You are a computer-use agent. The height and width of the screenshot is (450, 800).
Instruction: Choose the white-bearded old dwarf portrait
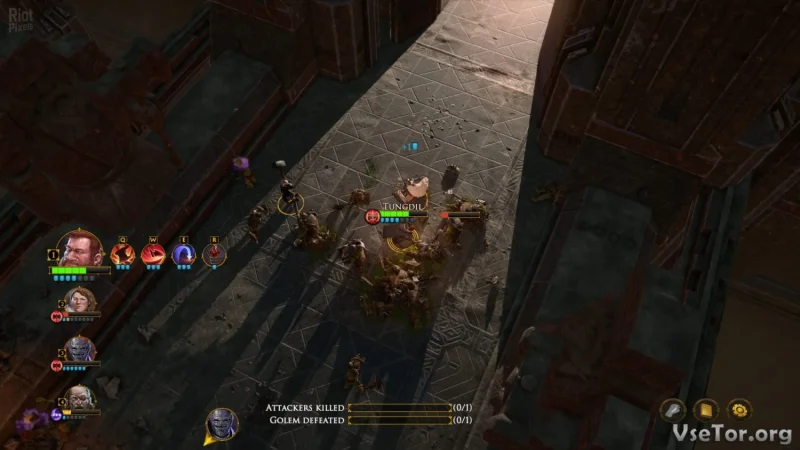(x=79, y=398)
